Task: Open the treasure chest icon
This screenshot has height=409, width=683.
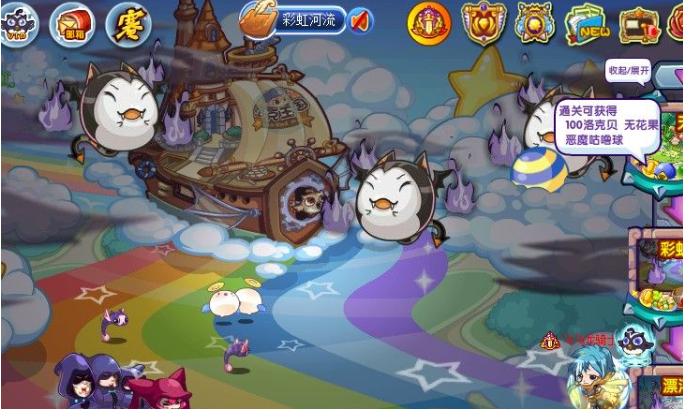Action: 640,22
